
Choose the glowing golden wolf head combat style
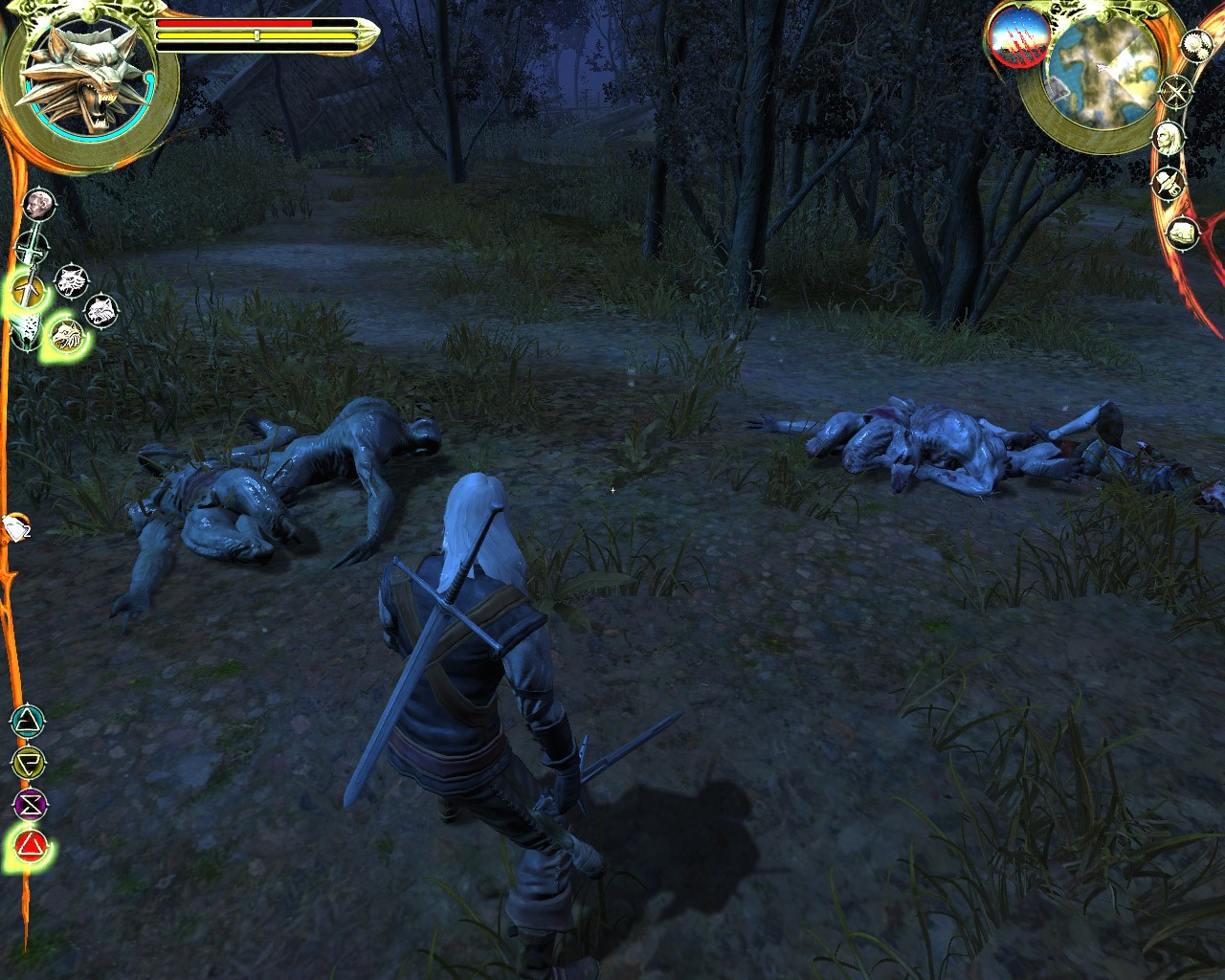coord(66,333)
